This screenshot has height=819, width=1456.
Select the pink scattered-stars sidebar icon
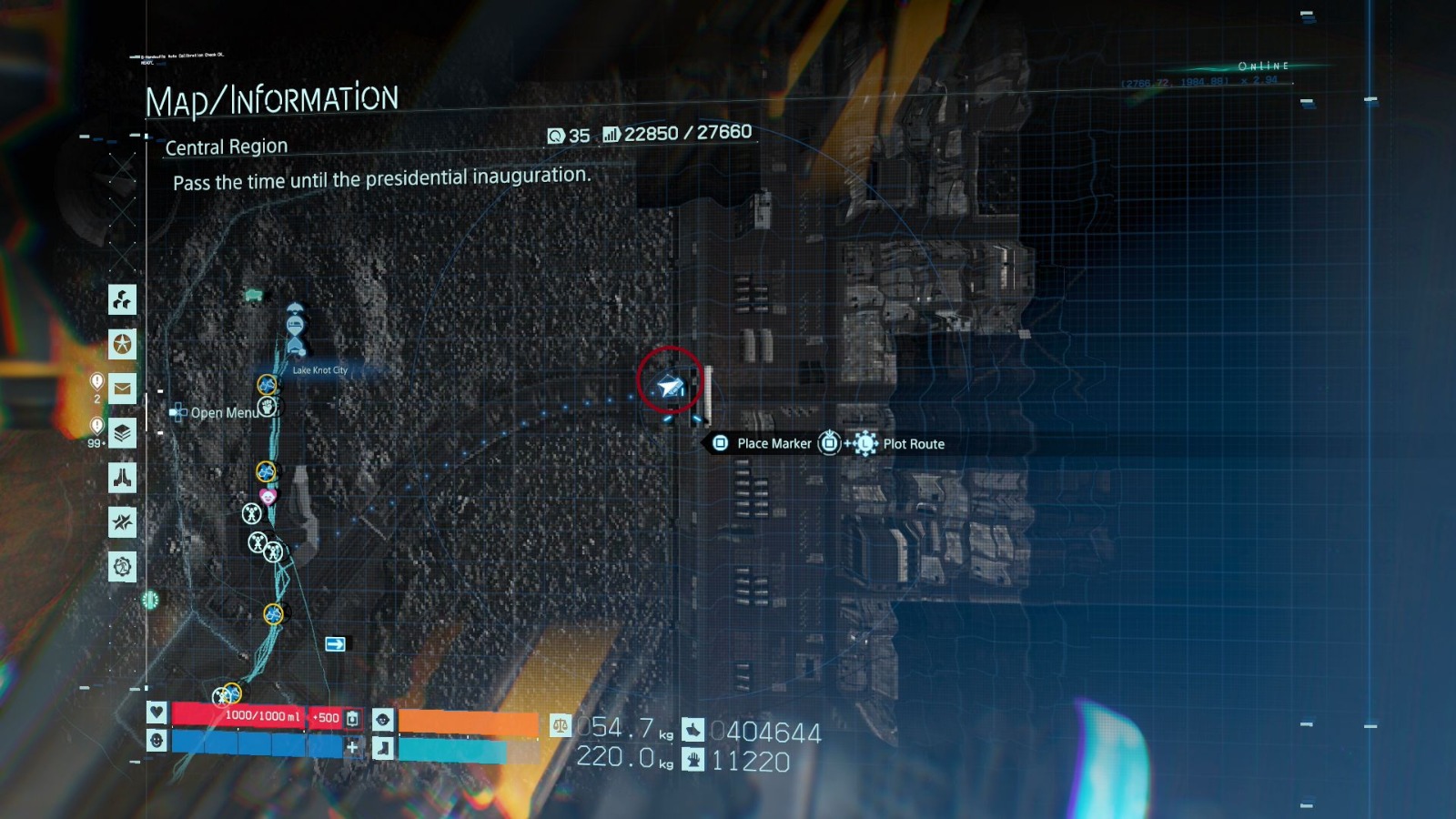(x=121, y=522)
